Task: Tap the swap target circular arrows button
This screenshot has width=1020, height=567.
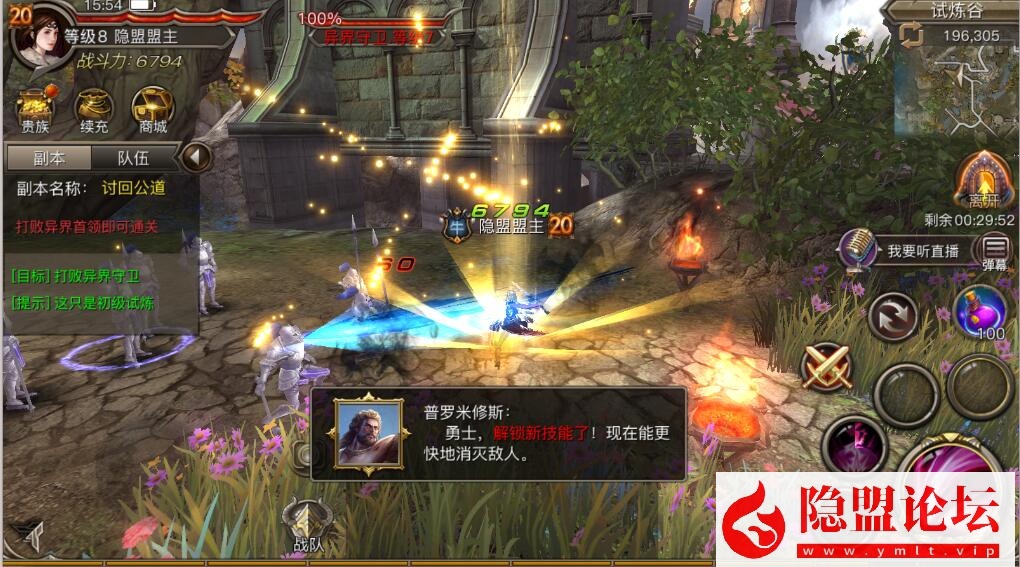Action: tap(892, 318)
